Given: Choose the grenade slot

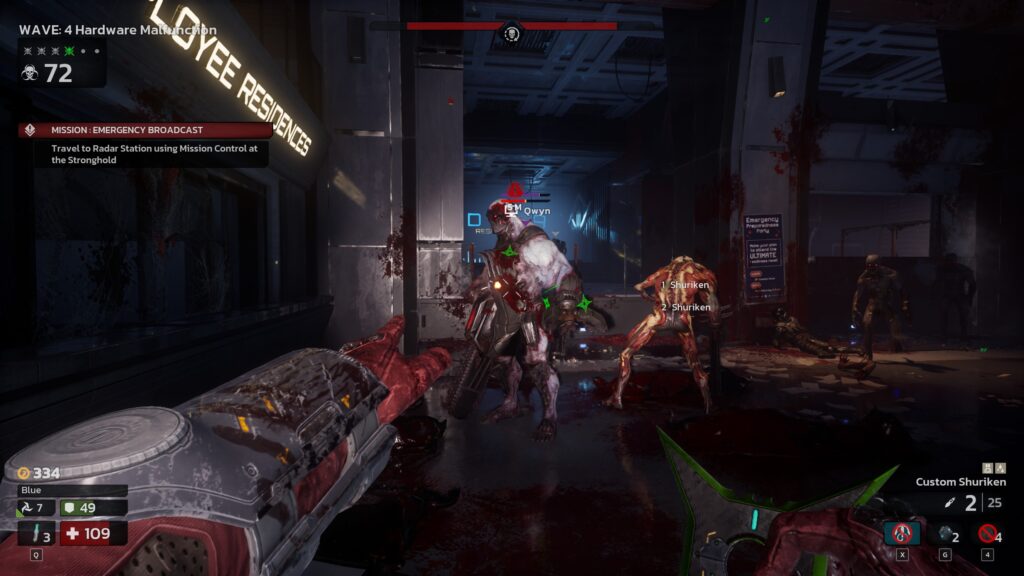Looking at the screenshot, I should 945,533.
